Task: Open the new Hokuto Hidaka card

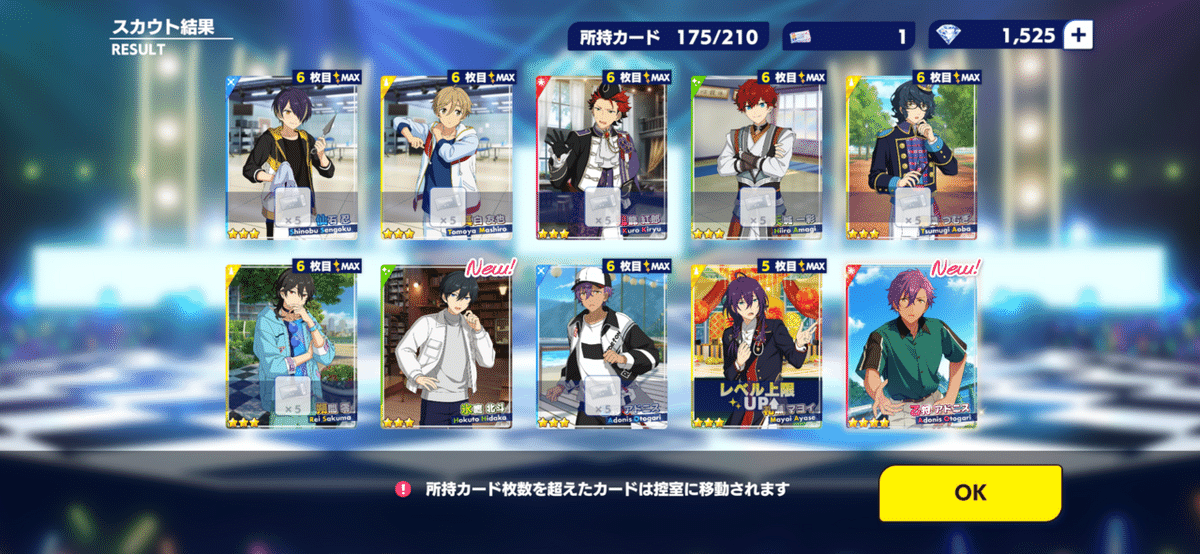Action: click(x=446, y=346)
